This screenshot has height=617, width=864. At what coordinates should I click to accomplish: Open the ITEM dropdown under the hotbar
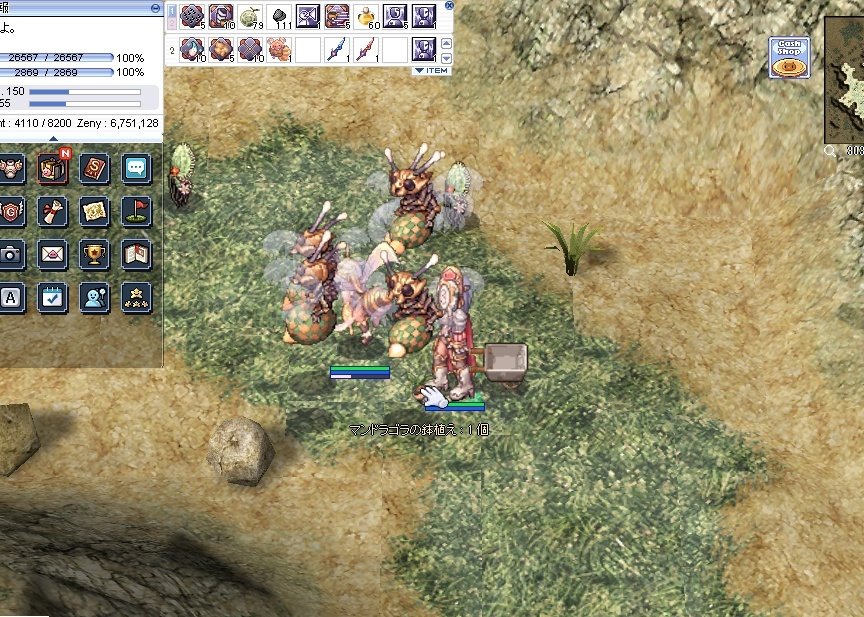[x=431, y=70]
